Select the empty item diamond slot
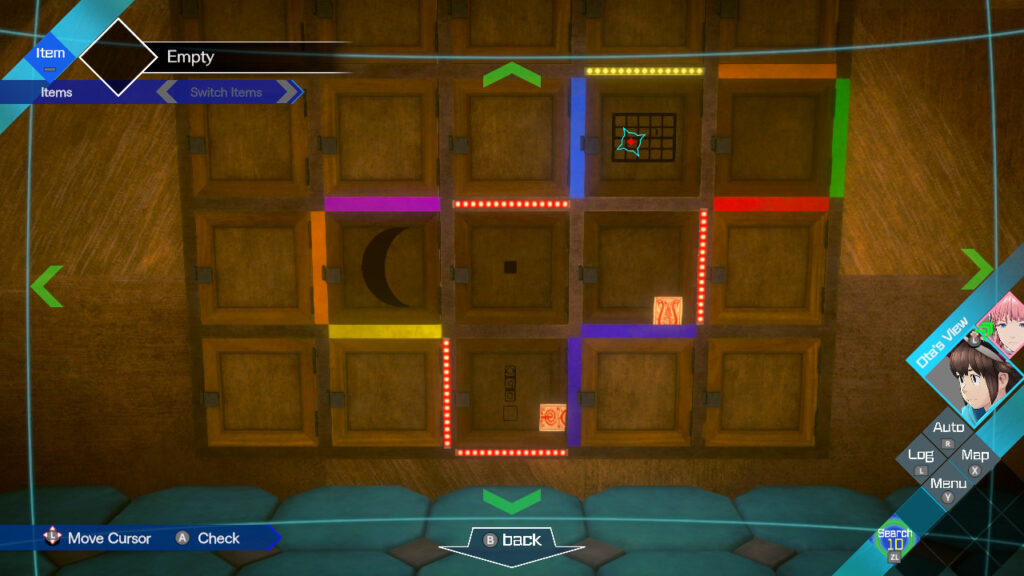Screen dimensions: 1024x576 118,57
